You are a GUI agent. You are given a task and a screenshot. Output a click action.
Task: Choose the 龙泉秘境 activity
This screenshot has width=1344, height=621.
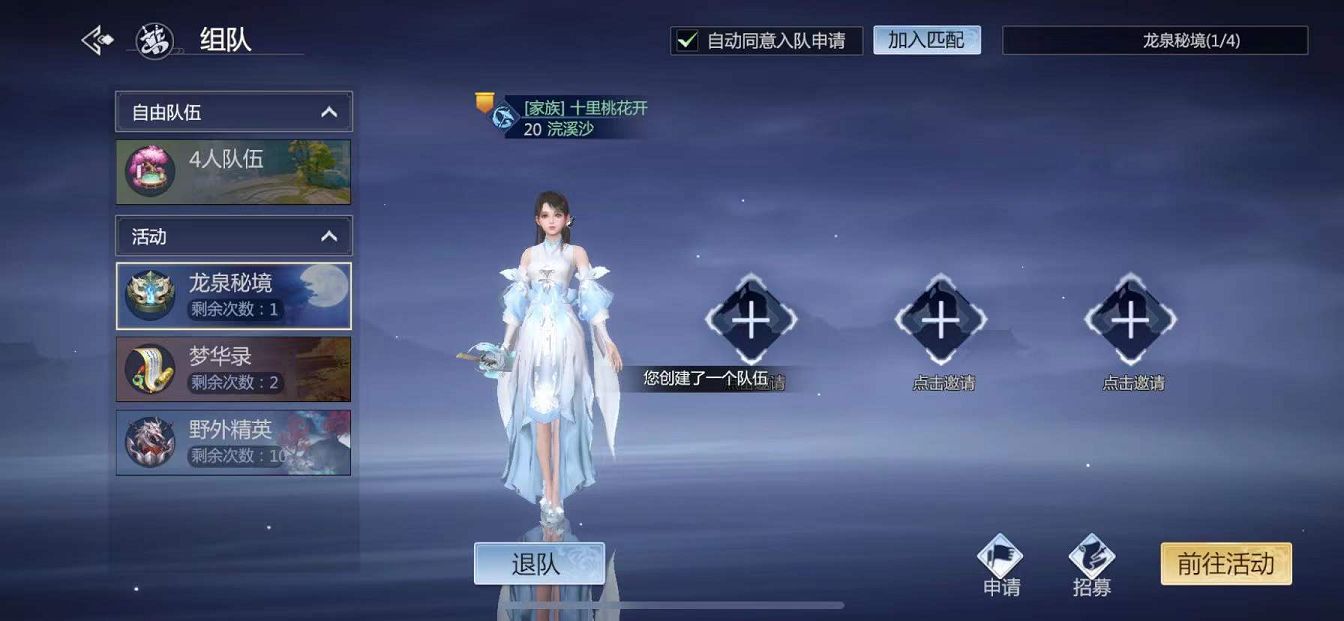233,296
